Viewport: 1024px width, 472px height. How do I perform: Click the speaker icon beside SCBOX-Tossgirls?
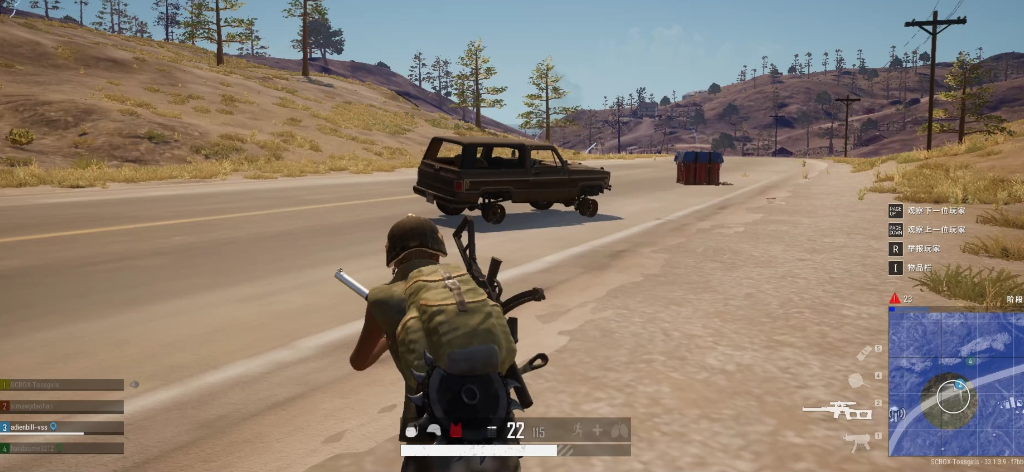(x=134, y=385)
